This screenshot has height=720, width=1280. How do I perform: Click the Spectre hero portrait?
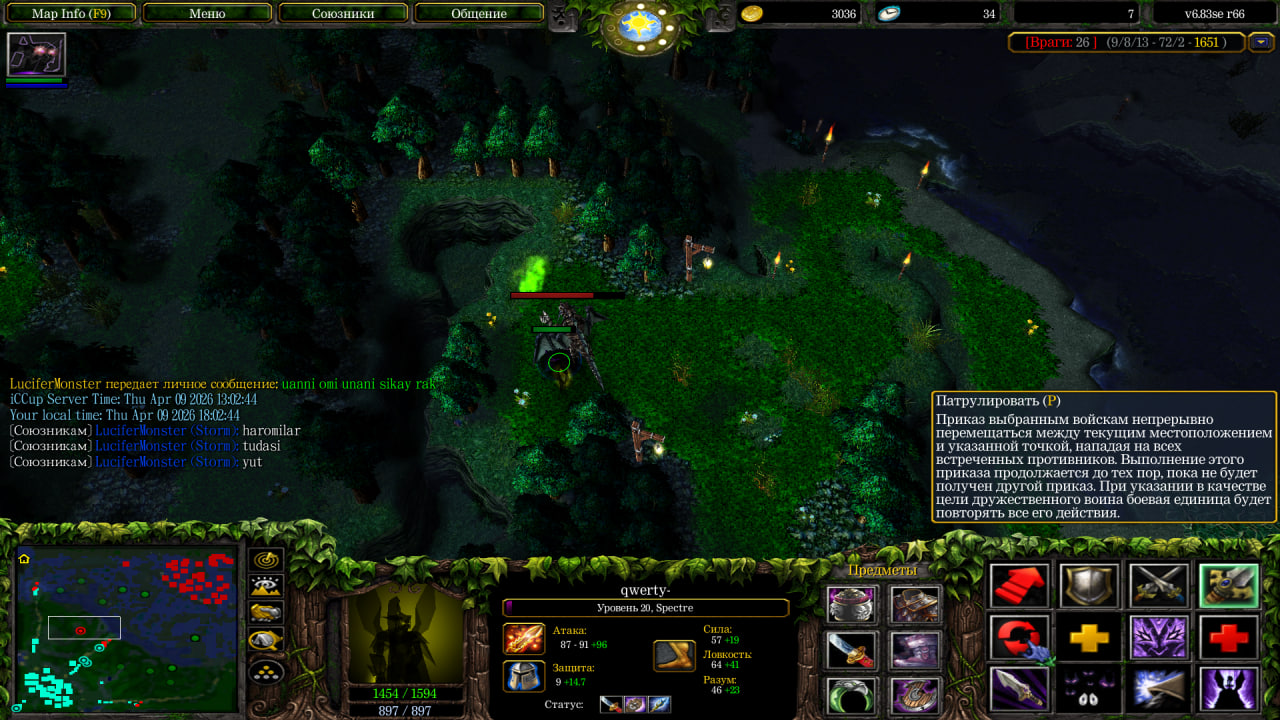[405, 632]
